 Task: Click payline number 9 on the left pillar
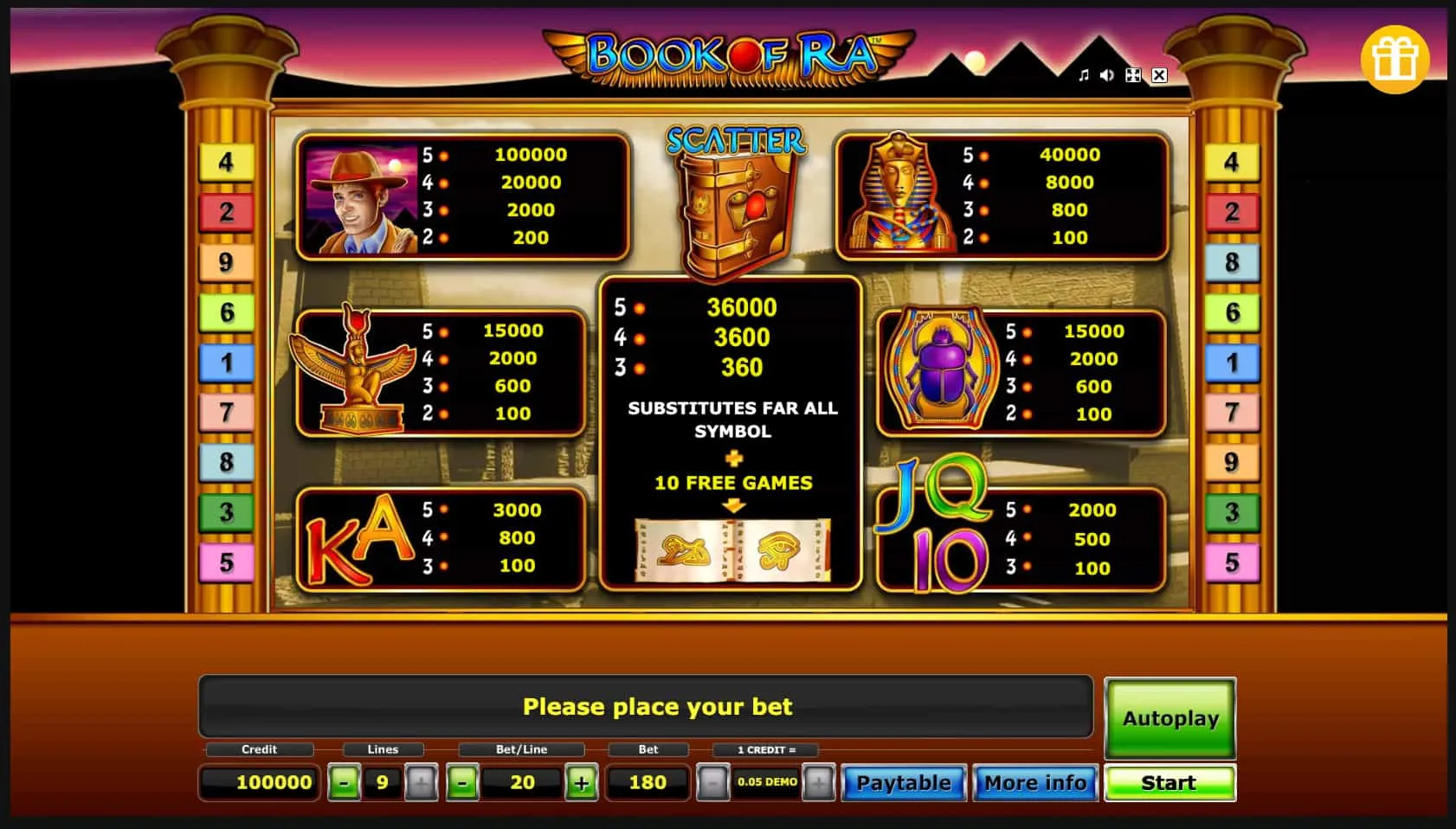(x=226, y=263)
